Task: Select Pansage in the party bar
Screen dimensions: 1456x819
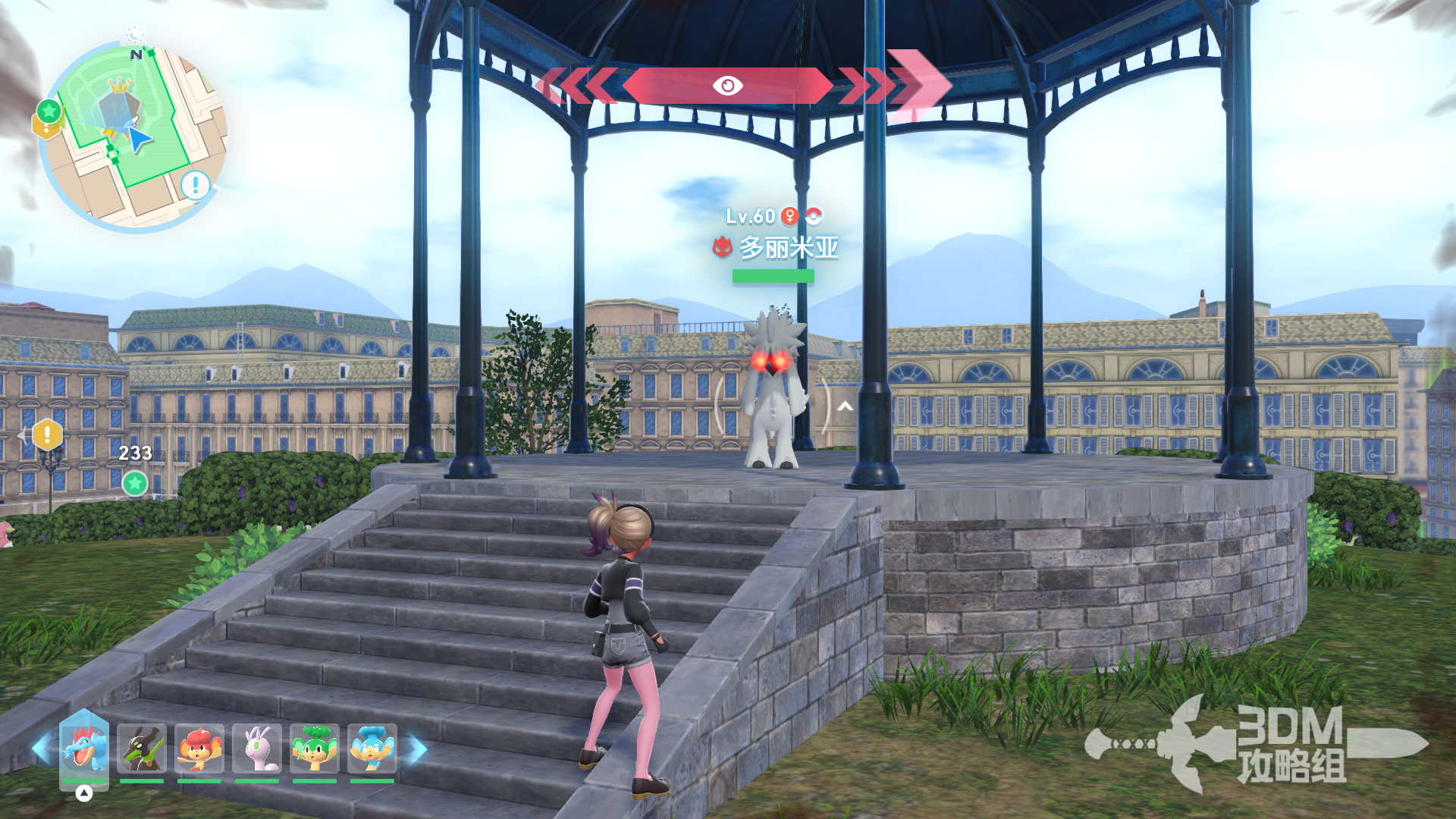Action: [314, 748]
